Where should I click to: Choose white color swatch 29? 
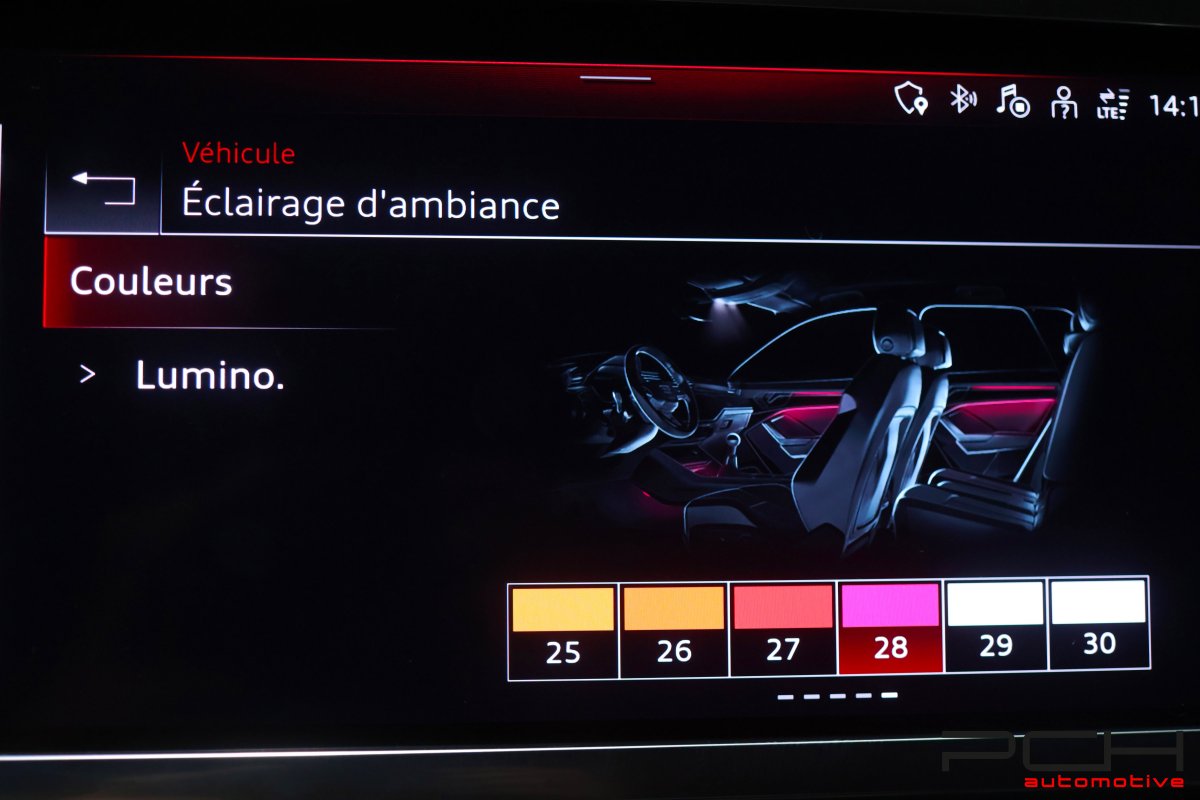[995, 625]
